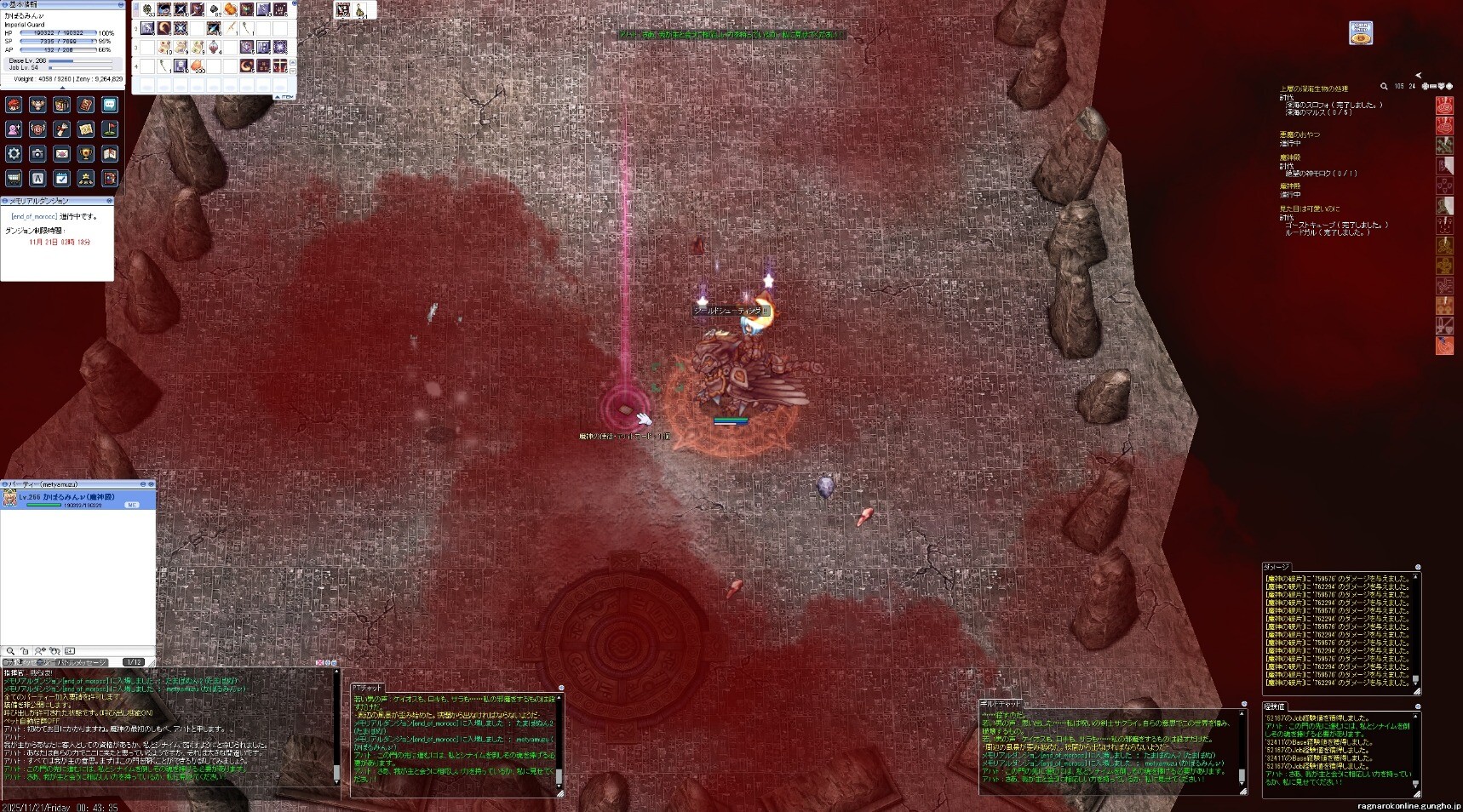The width and height of the screenshot is (1463, 812).
Task: Click the minimap magnifier search icon
Action: (x=1384, y=86)
